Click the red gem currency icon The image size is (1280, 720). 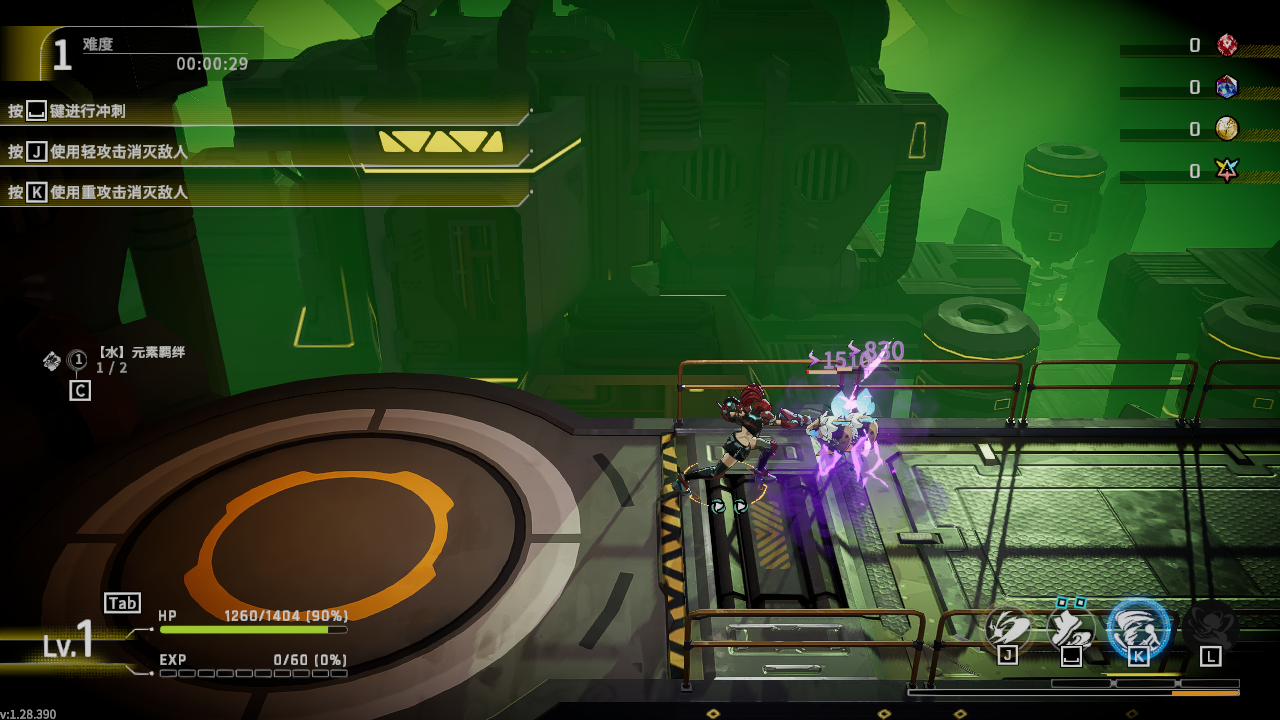(x=1227, y=45)
